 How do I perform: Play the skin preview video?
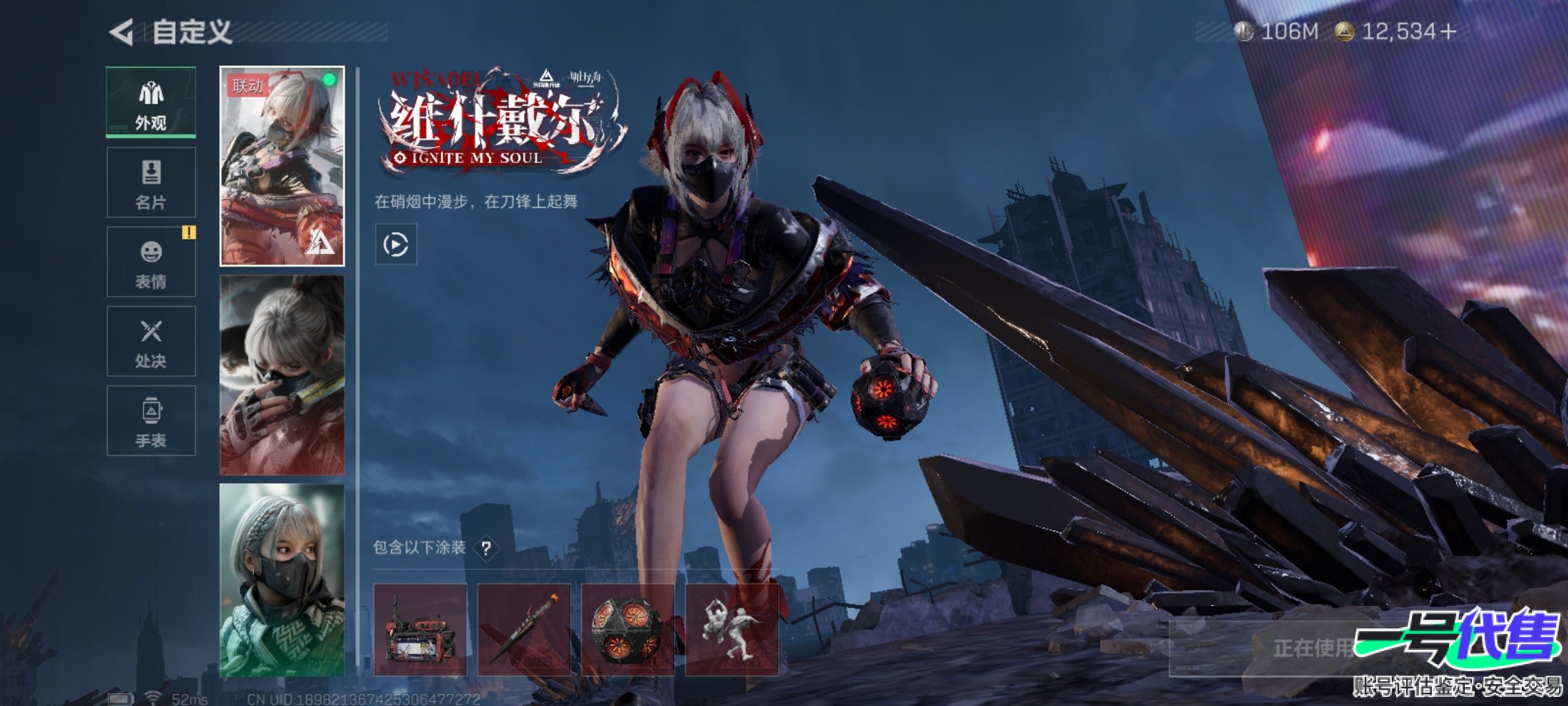coord(396,244)
